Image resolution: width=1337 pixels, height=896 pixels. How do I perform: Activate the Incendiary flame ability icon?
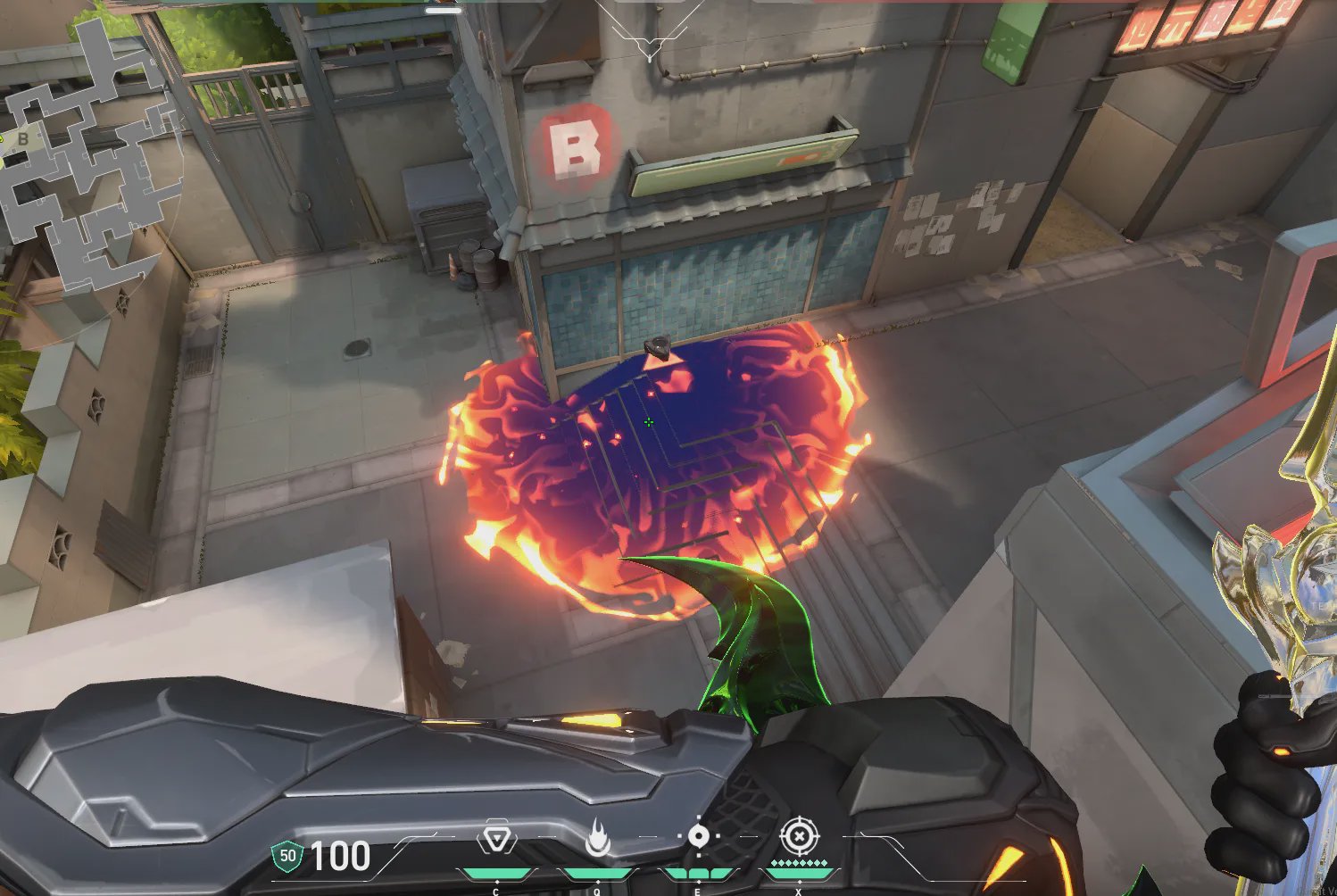pos(597,840)
